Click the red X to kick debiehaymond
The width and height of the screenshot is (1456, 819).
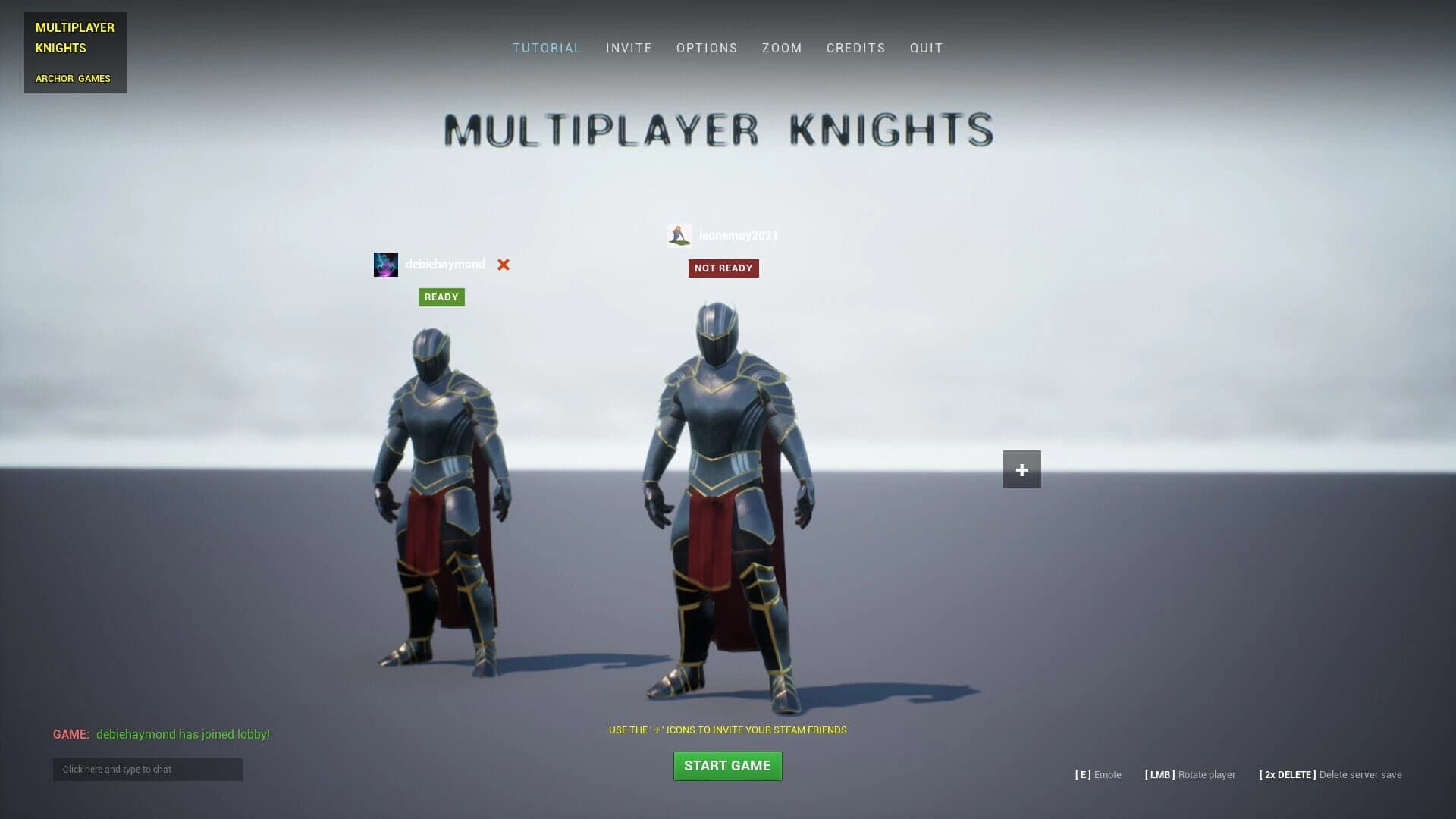(503, 265)
